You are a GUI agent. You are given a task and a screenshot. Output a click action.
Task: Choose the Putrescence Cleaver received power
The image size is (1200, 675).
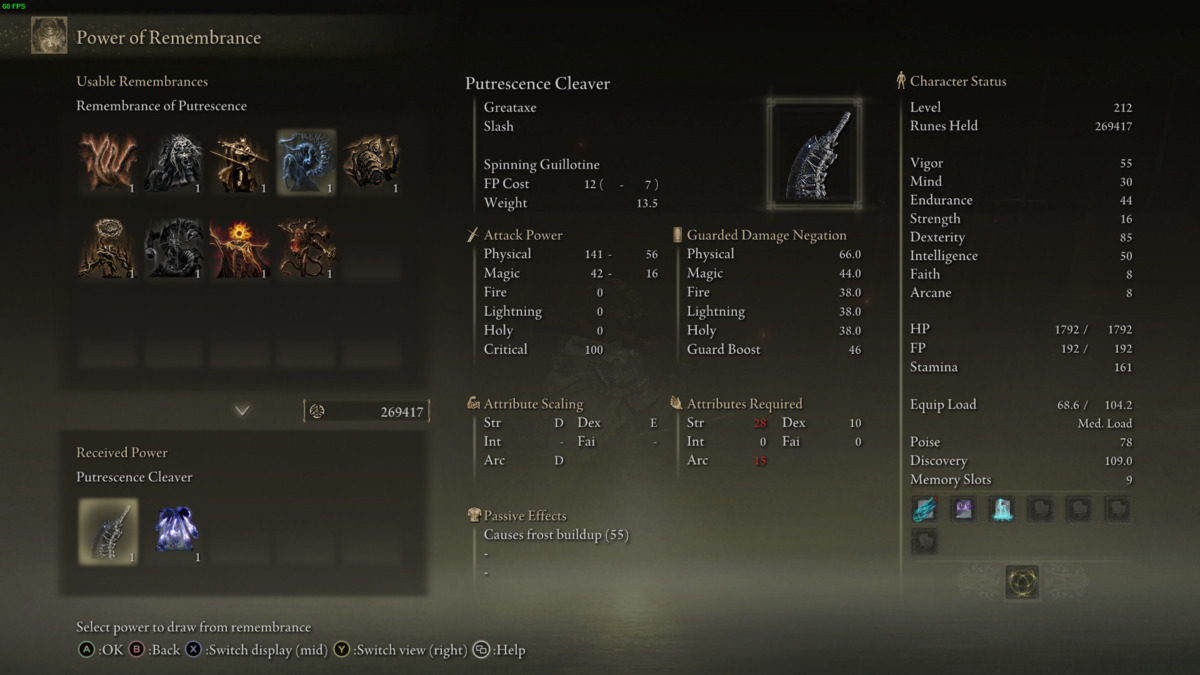pos(108,531)
